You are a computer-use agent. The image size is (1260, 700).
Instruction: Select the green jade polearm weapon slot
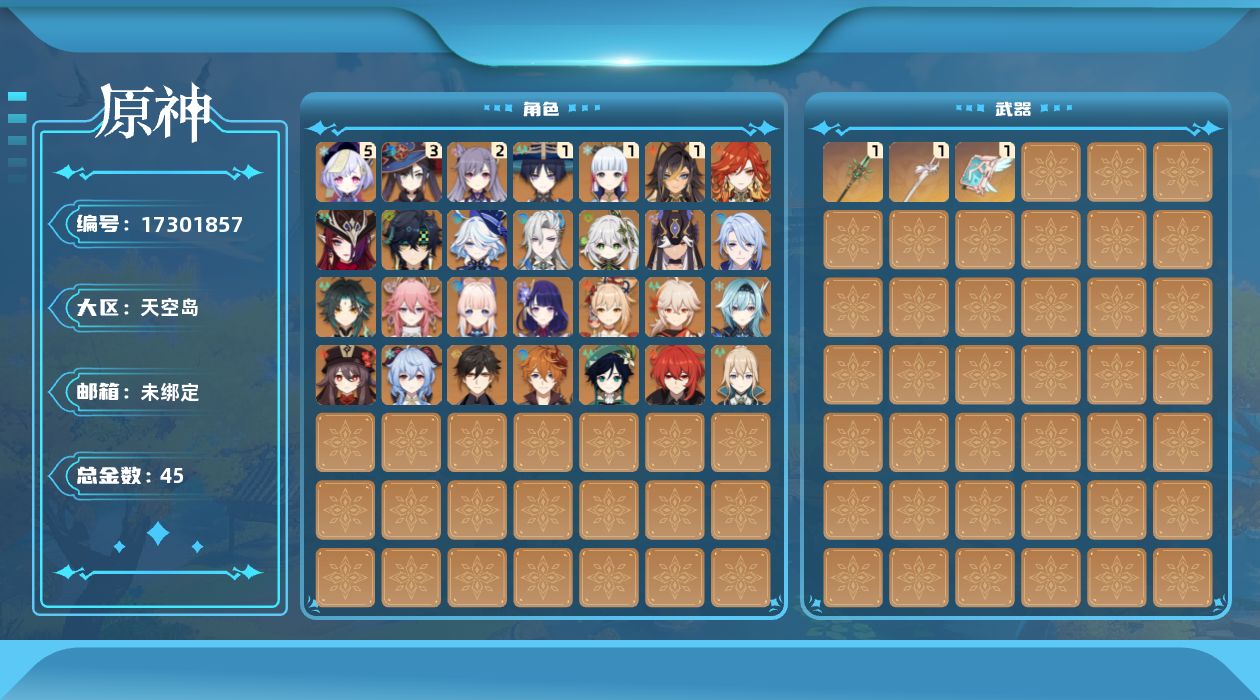(853, 172)
